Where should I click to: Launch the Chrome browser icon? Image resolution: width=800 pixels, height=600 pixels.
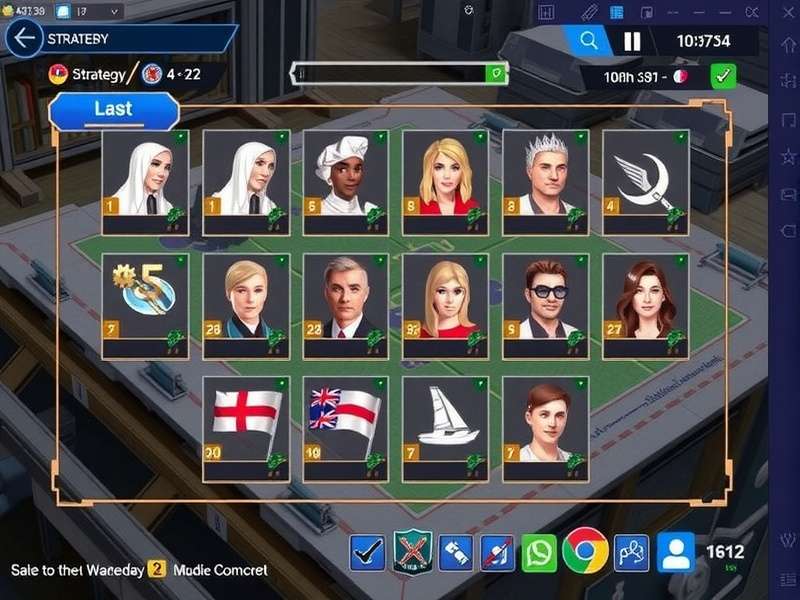[x=585, y=551]
